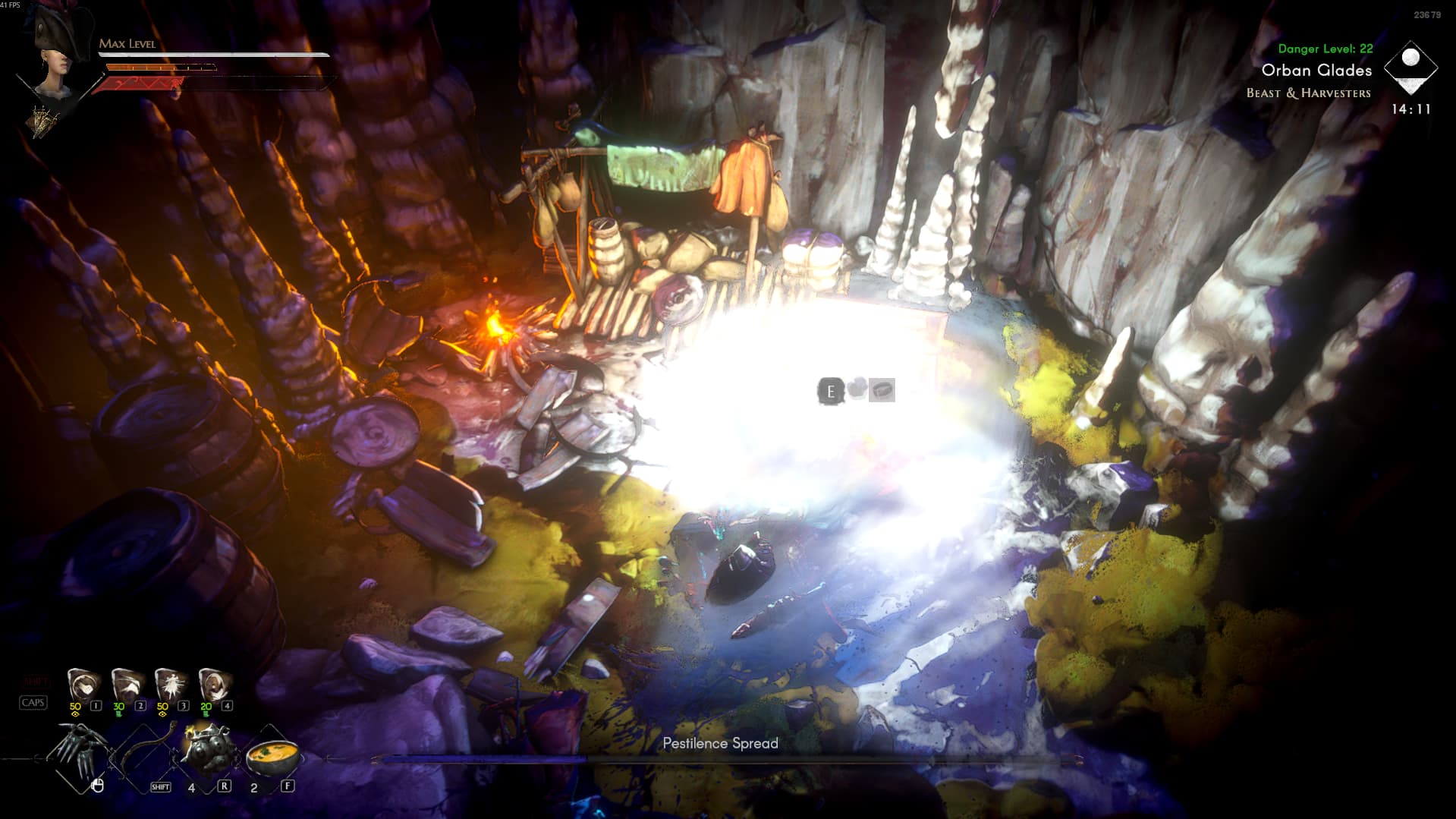Activate the first skill costing 50

pyautogui.click(x=83, y=684)
